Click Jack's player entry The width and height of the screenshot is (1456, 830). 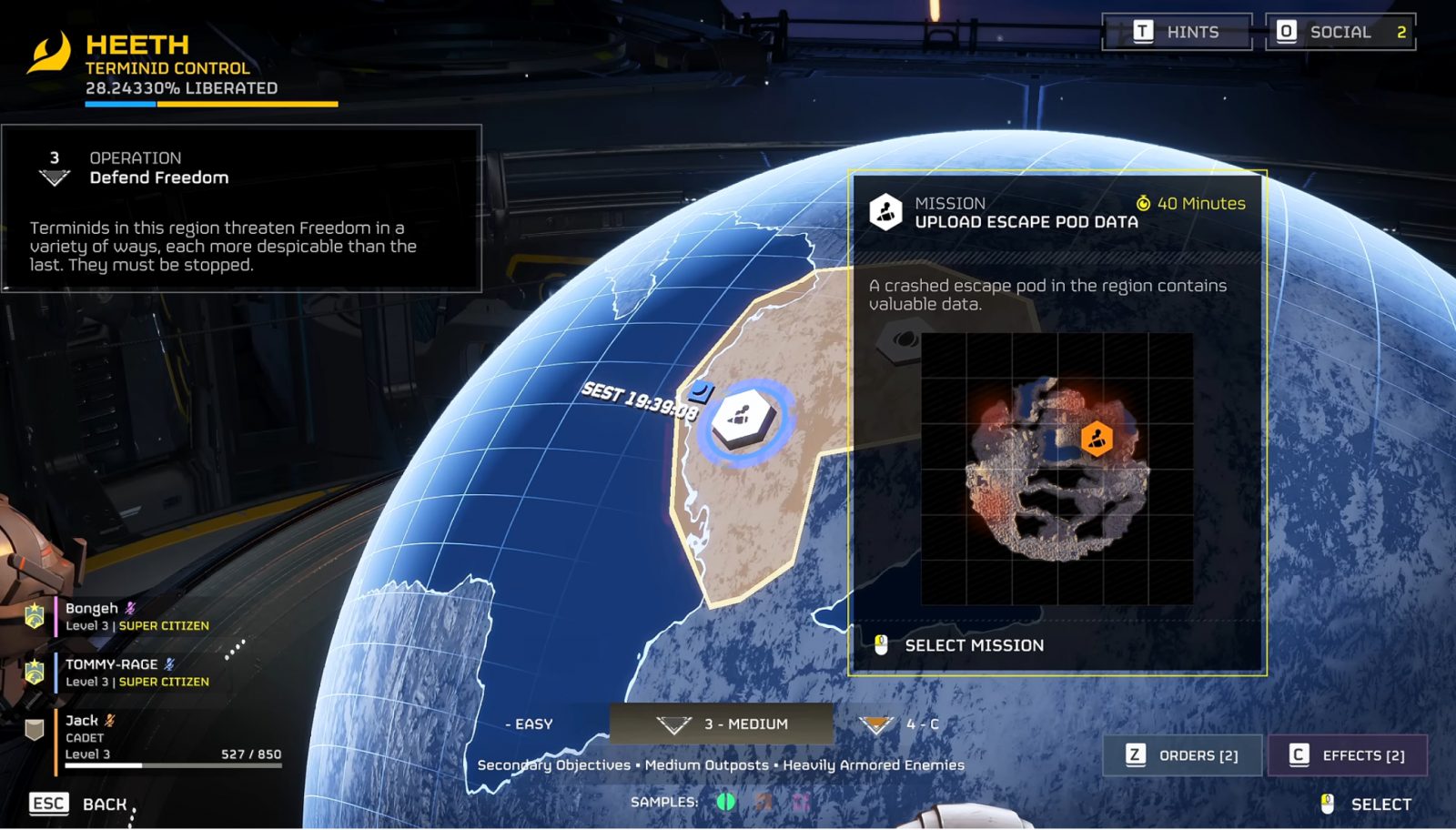[164, 737]
